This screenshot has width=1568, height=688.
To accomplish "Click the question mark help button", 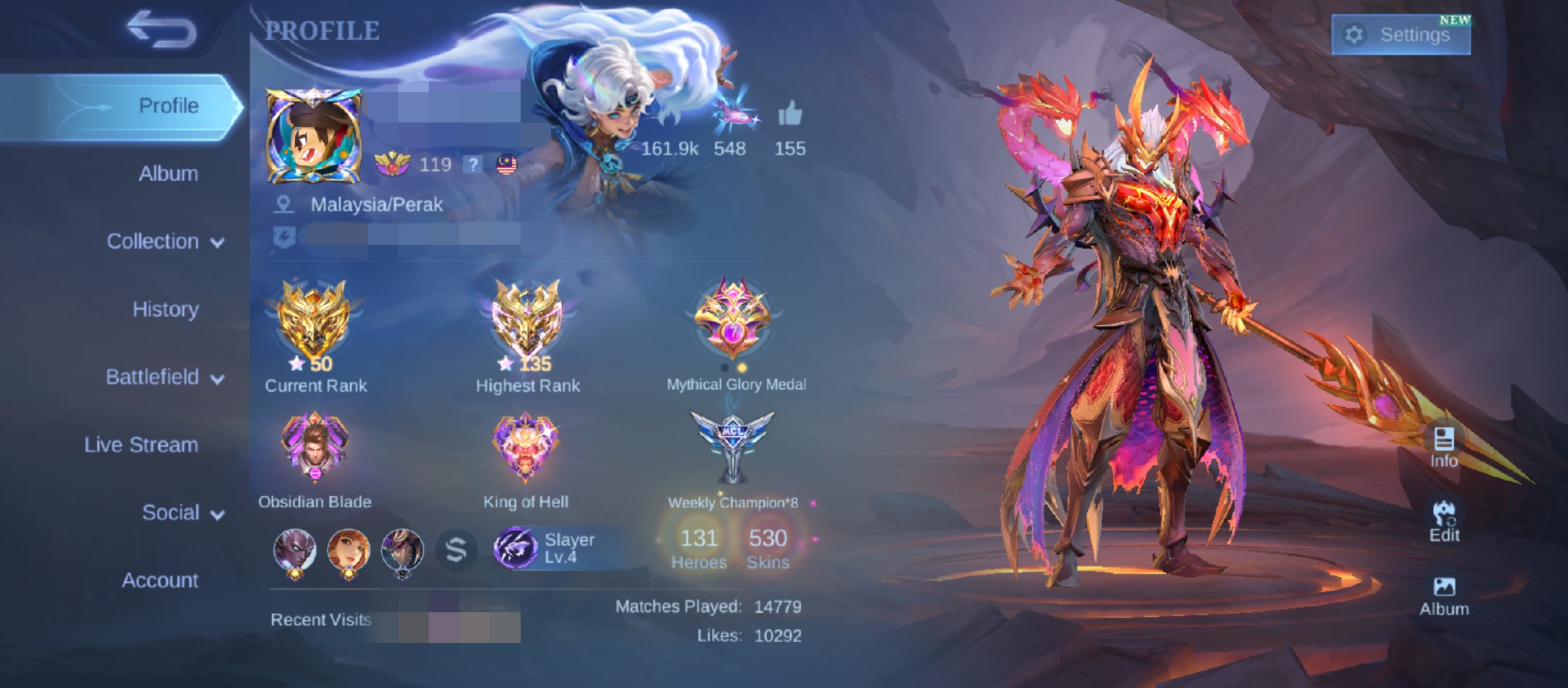I will 473,165.
